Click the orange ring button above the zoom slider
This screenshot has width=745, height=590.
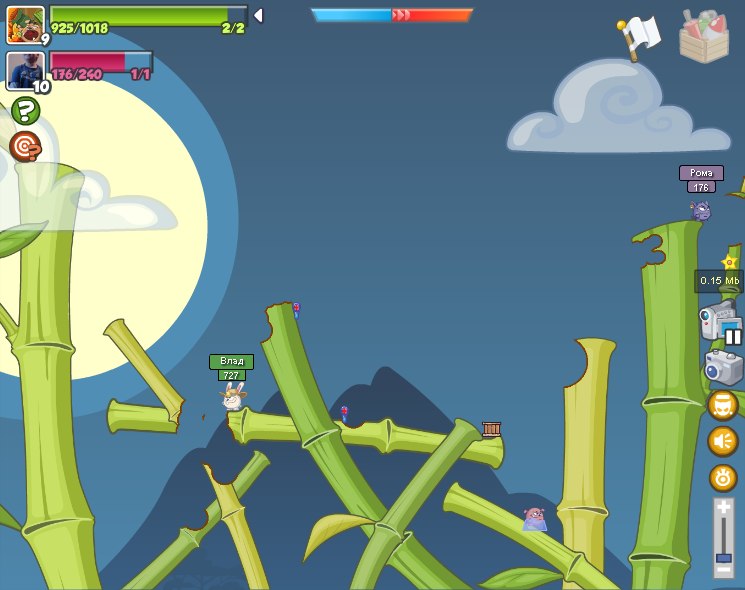coord(723,477)
